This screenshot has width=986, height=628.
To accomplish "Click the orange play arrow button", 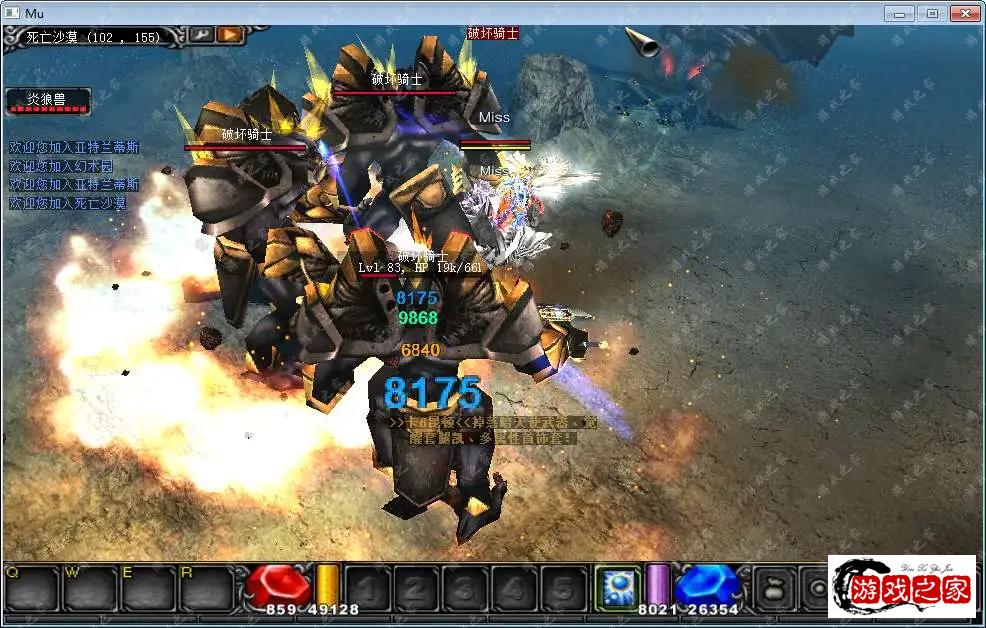I will click(x=230, y=35).
